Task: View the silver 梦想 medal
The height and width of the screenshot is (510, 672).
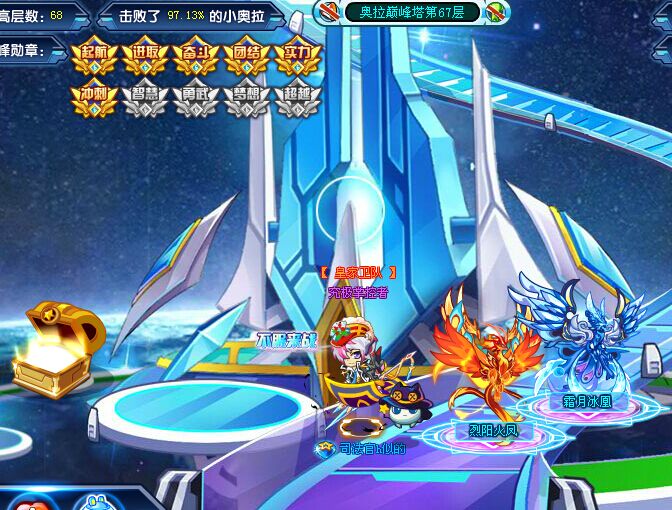Action: tap(247, 98)
